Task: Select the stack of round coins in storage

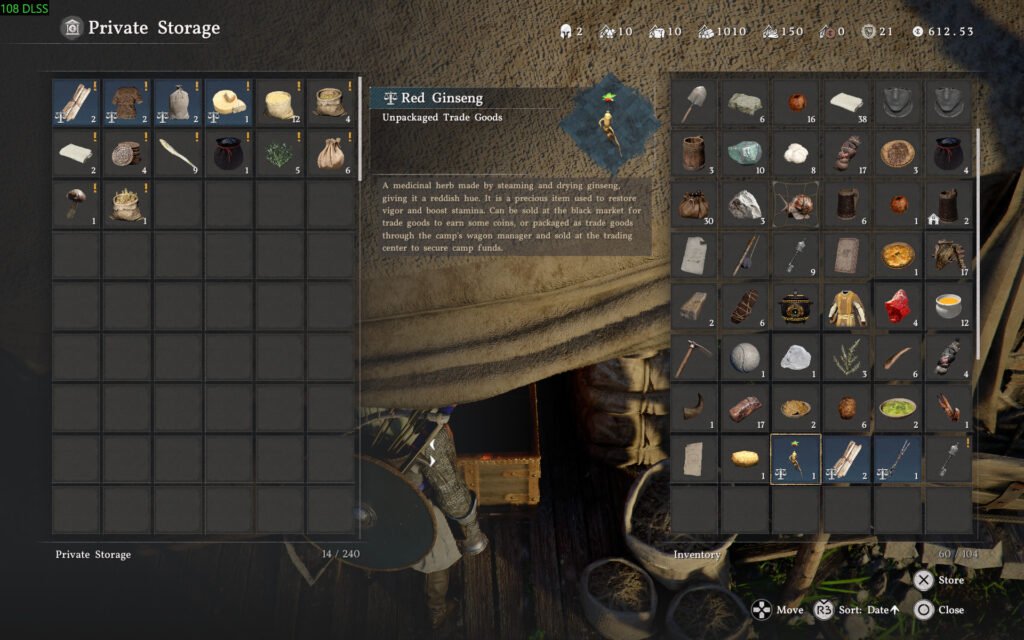Action: [127, 154]
